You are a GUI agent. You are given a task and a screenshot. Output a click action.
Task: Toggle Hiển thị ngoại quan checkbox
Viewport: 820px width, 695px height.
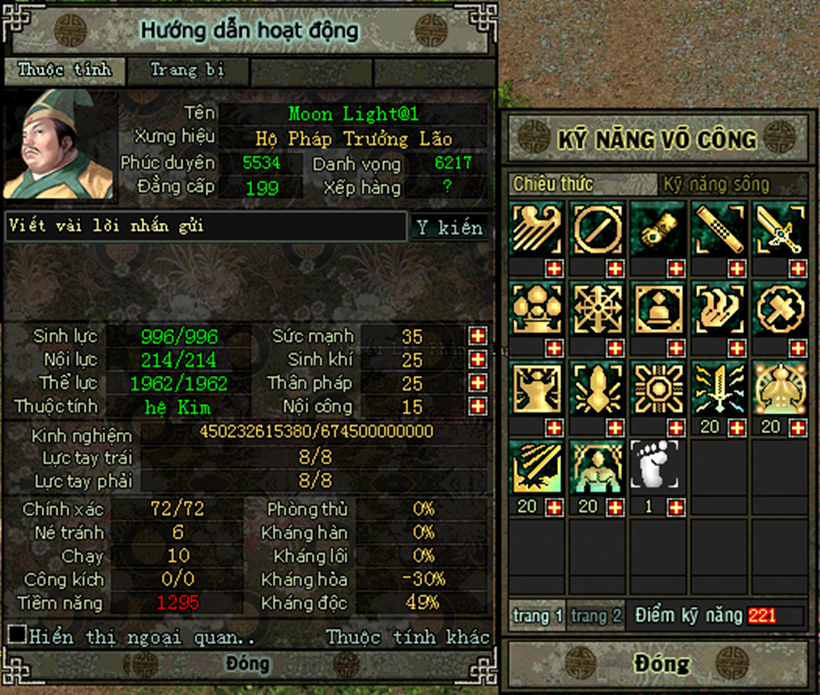click(x=17, y=635)
